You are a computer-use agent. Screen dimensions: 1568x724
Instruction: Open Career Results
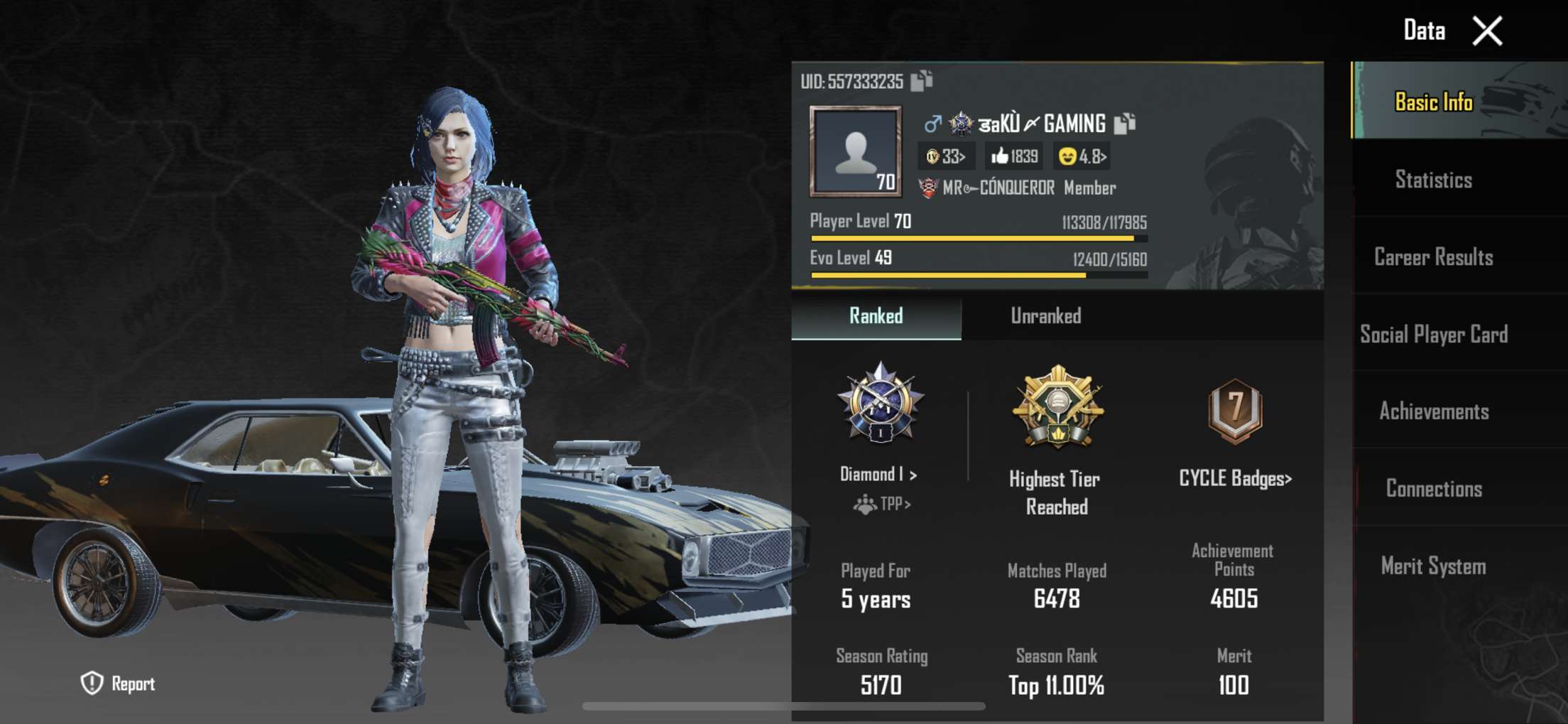1433,257
